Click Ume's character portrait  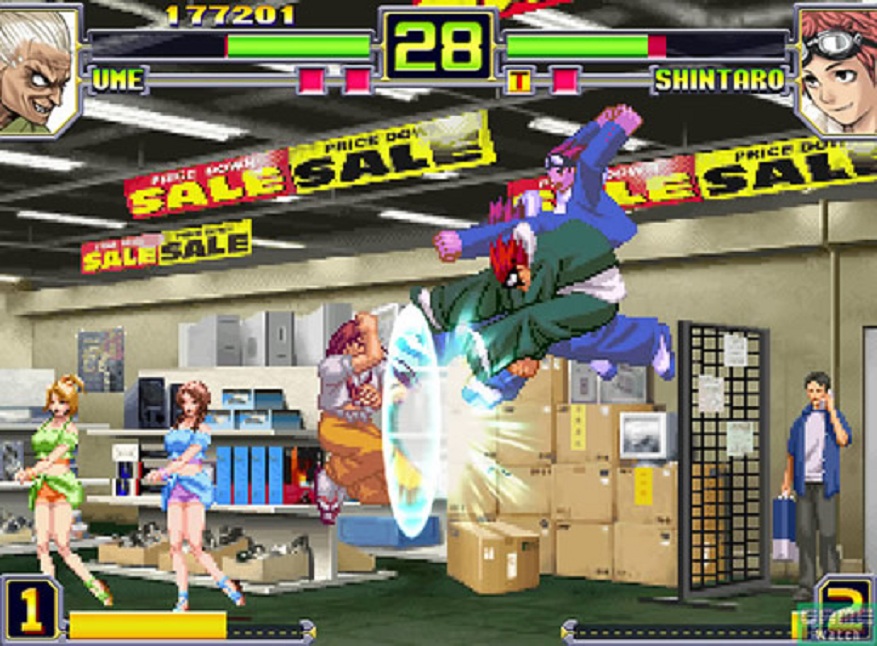pos(38,68)
